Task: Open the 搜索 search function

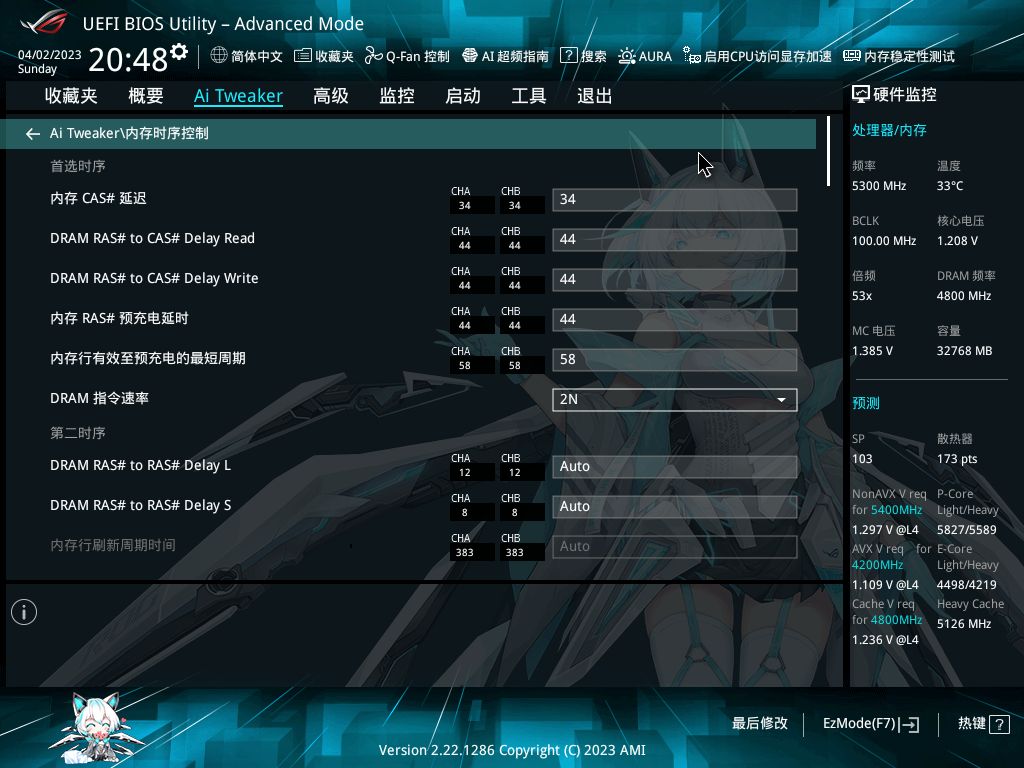Action: [584, 56]
